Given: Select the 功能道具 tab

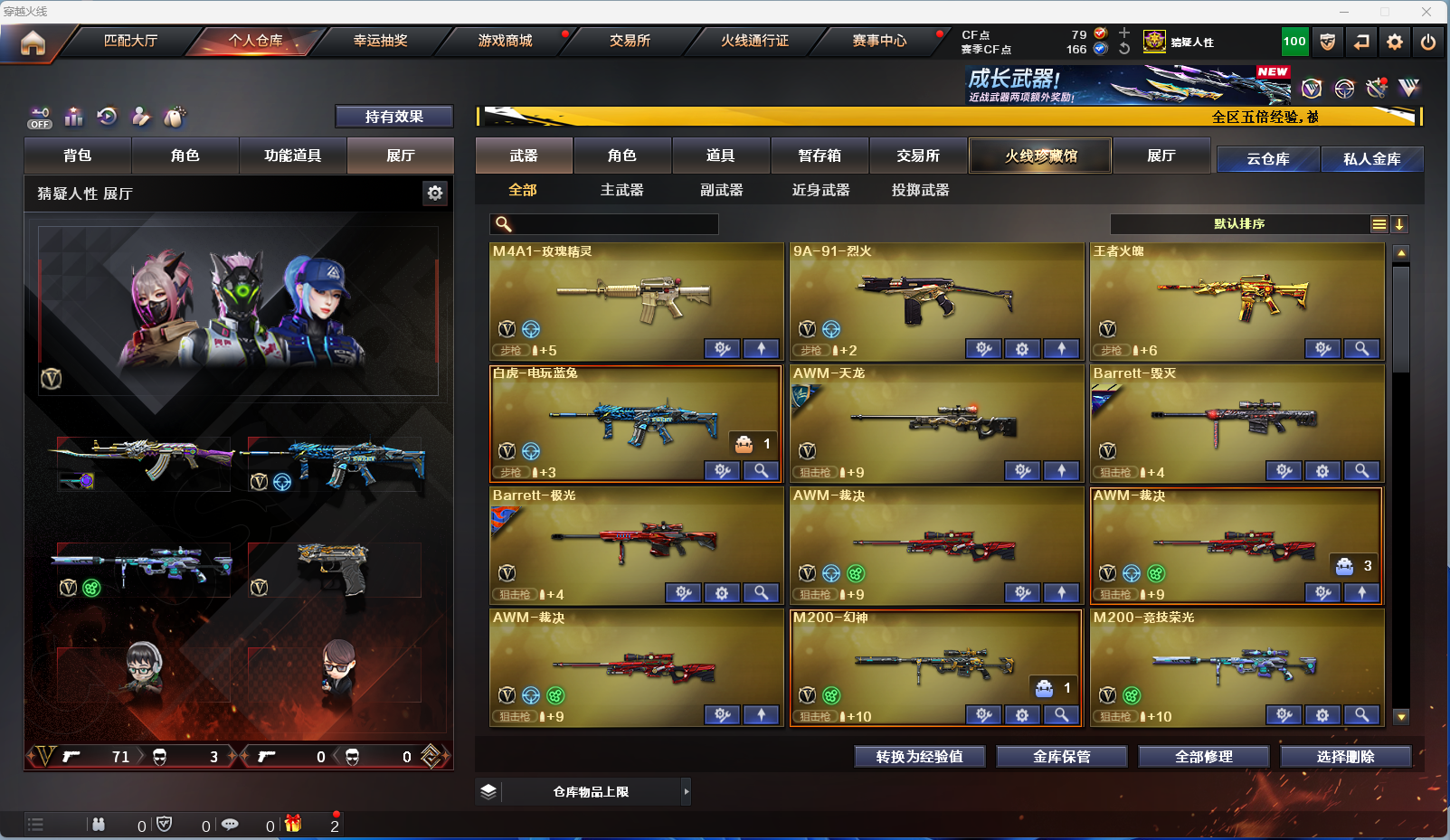Looking at the screenshot, I should [292, 156].
